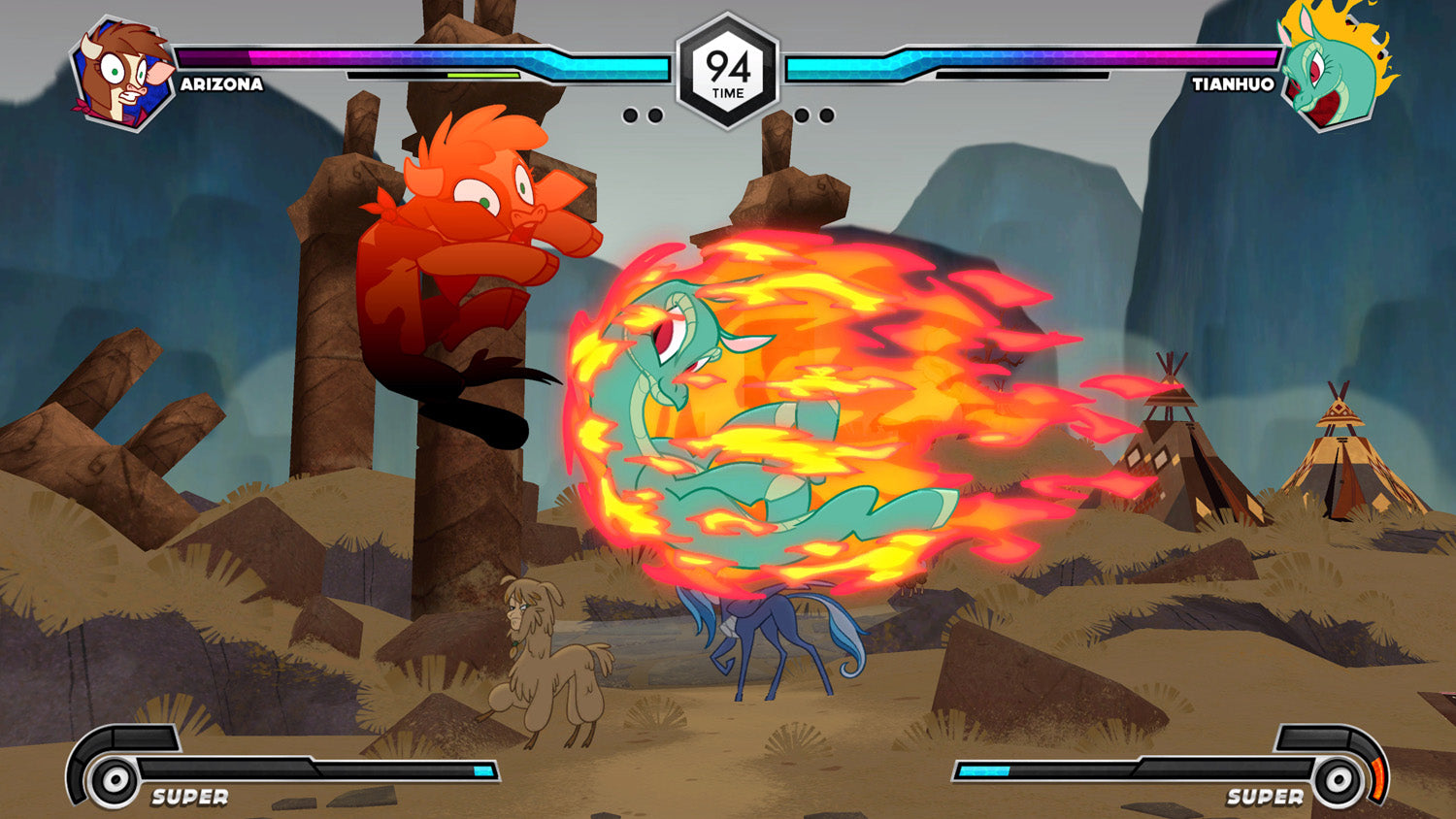The height and width of the screenshot is (819, 1456).
Task: Click the ARIZONA name label
Action: pos(221,85)
